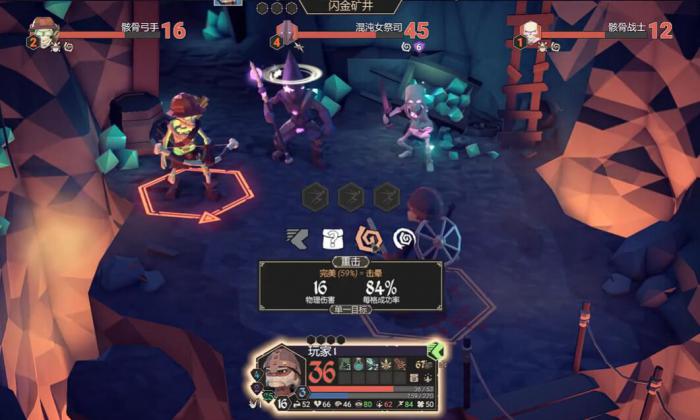Viewport: 700px width, 420px height.
Task: Choose the white spiral attack ability
Action: (404, 240)
